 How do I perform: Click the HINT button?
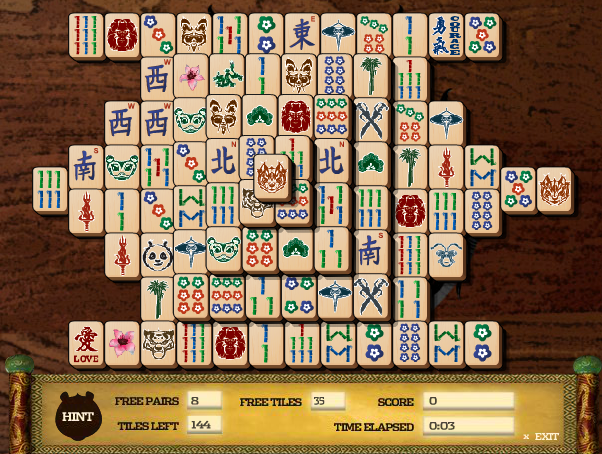[x=77, y=414]
